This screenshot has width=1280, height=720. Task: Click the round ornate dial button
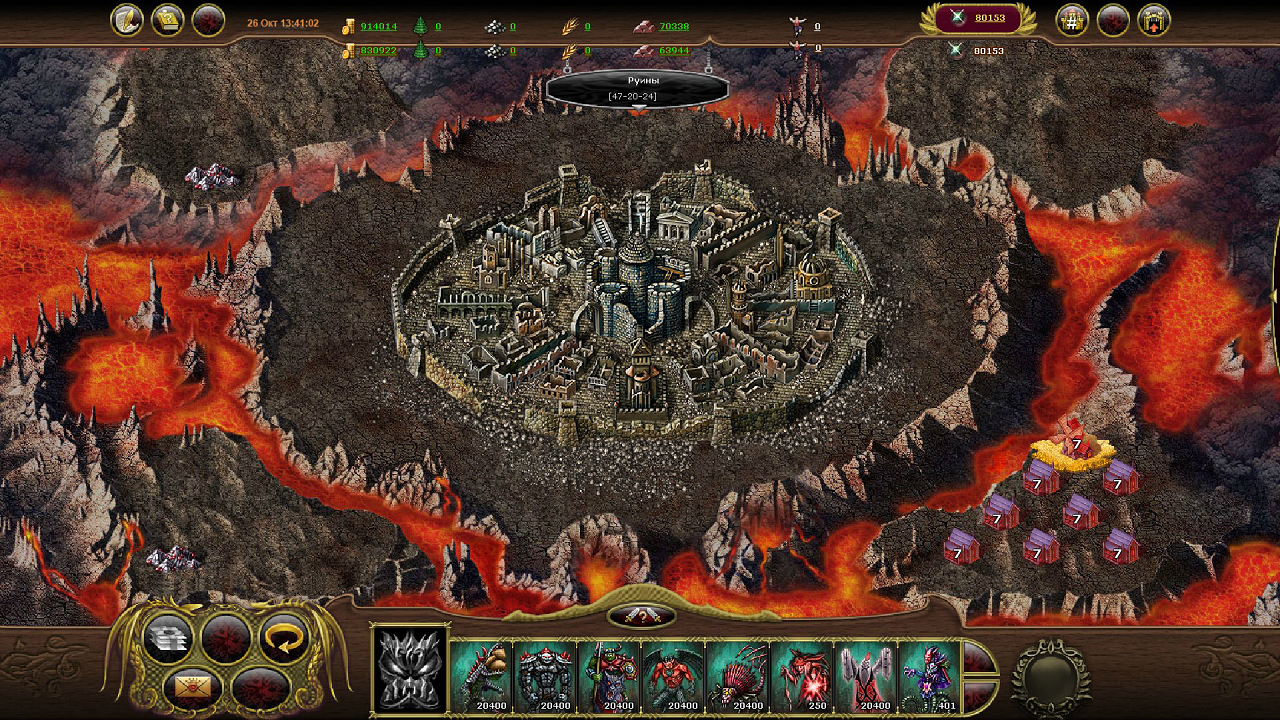(1049, 678)
